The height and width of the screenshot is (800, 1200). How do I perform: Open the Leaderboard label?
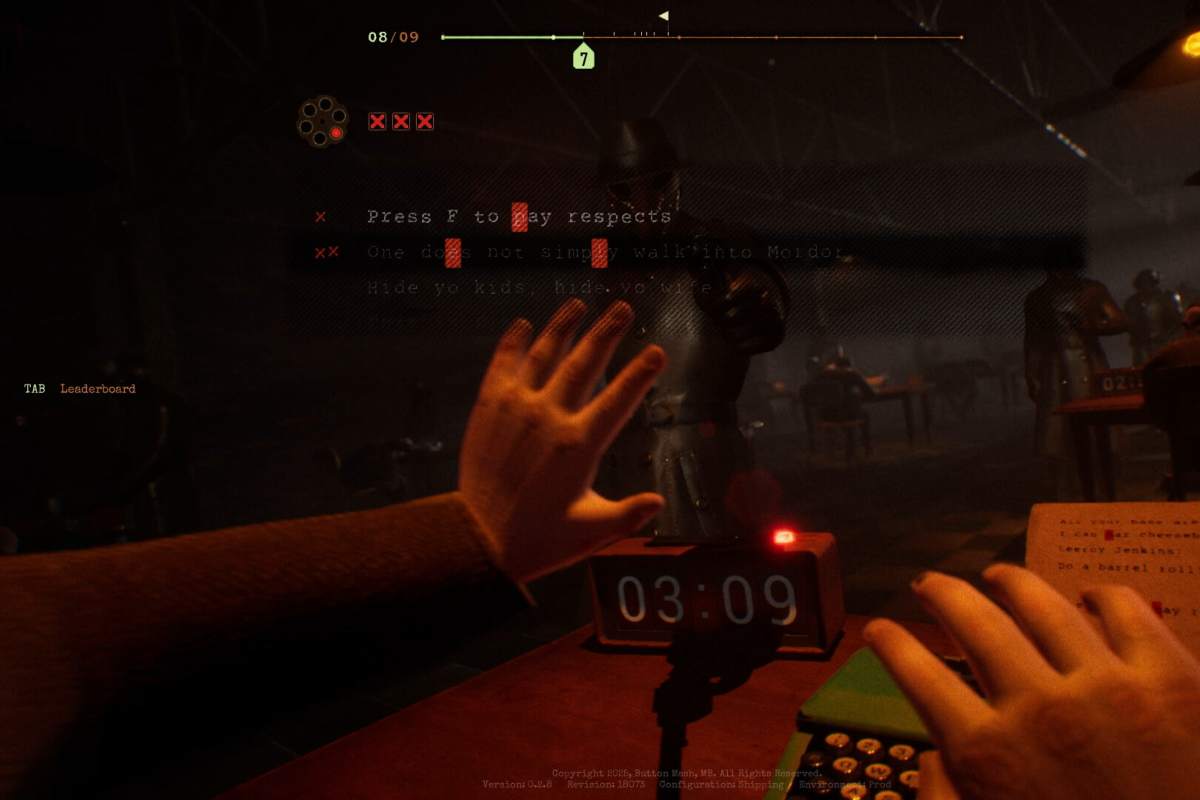pos(98,389)
